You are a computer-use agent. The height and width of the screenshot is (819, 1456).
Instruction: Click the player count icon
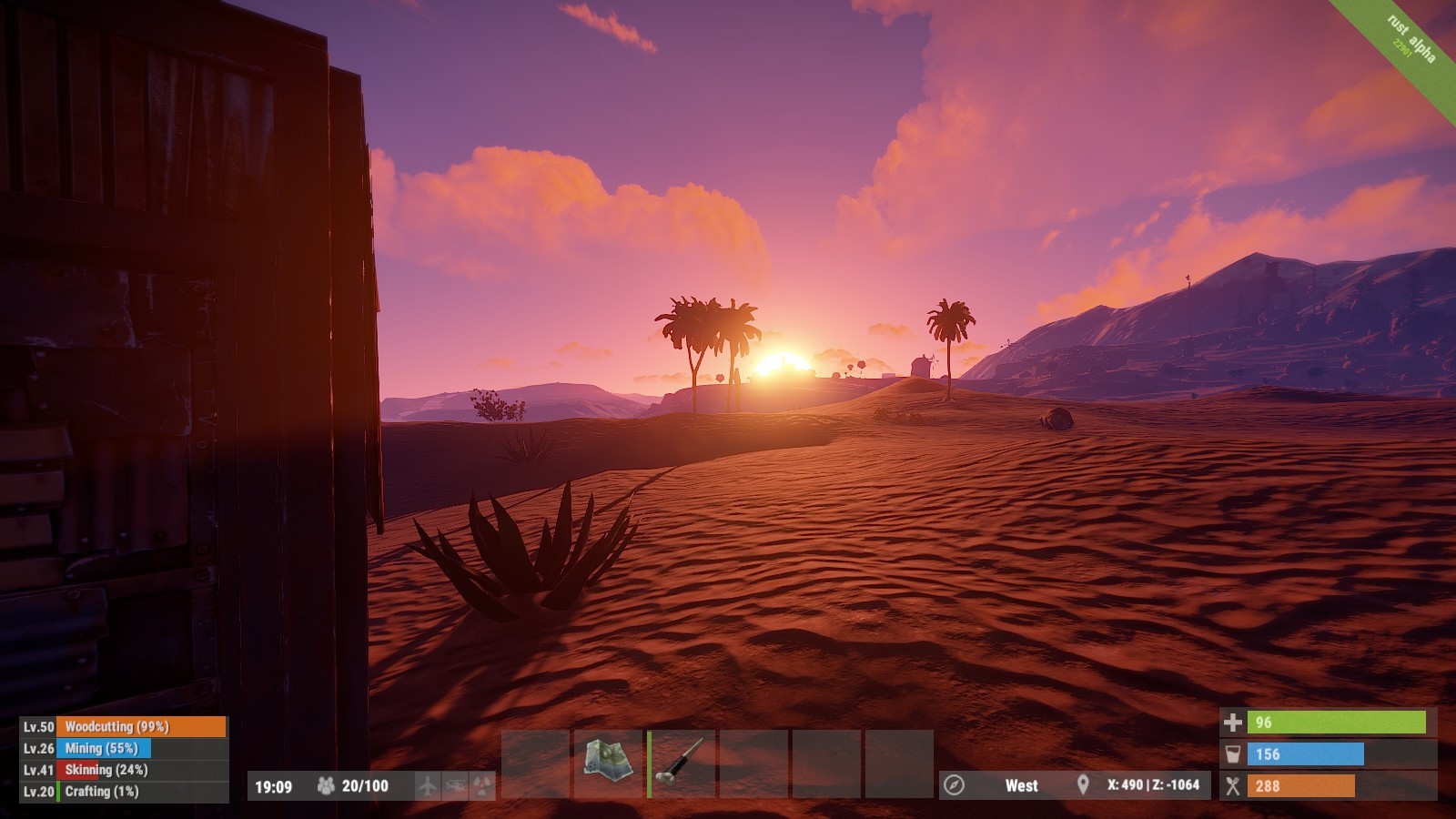(x=326, y=785)
